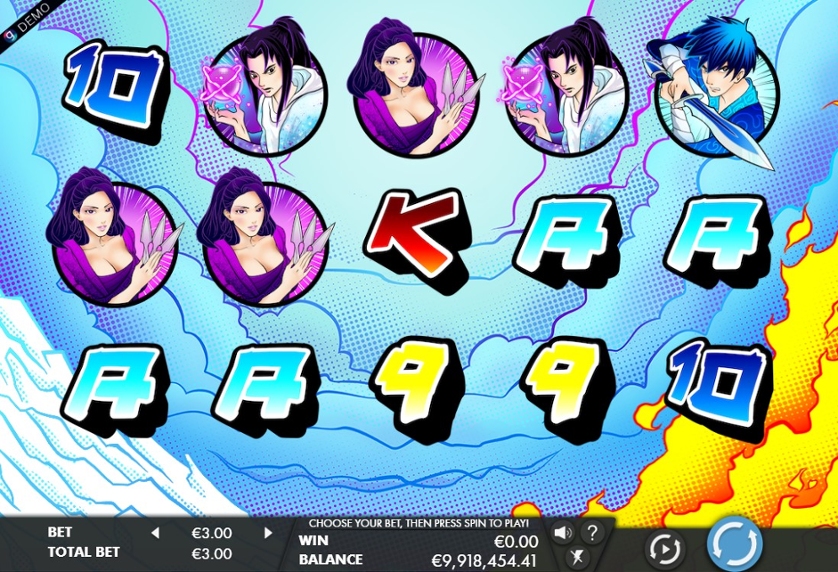Start autoplay with the small circular play button
Viewport: 838px width, 572px height.
coord(663,548)
